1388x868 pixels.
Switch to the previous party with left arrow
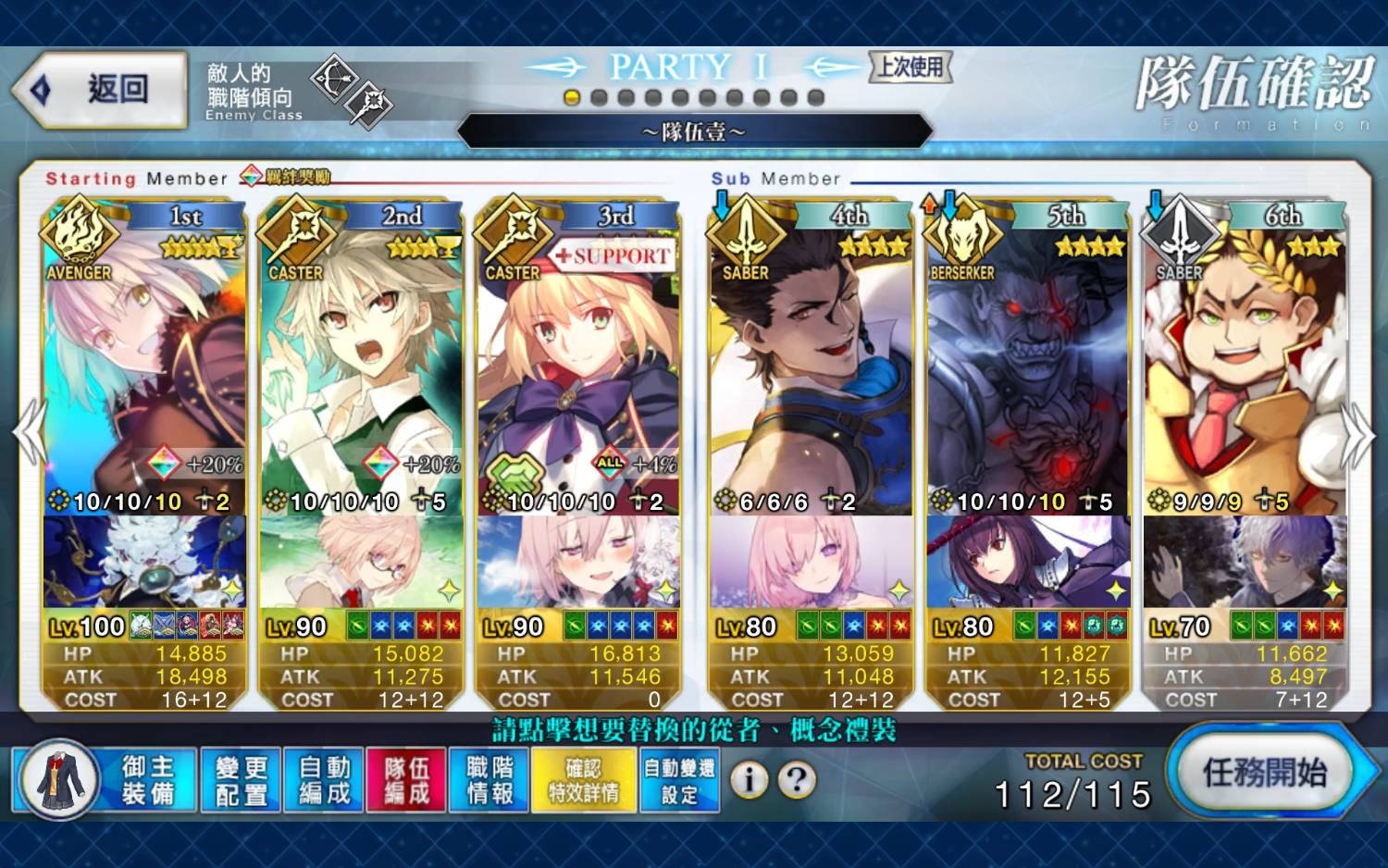(x=30, y=433)
